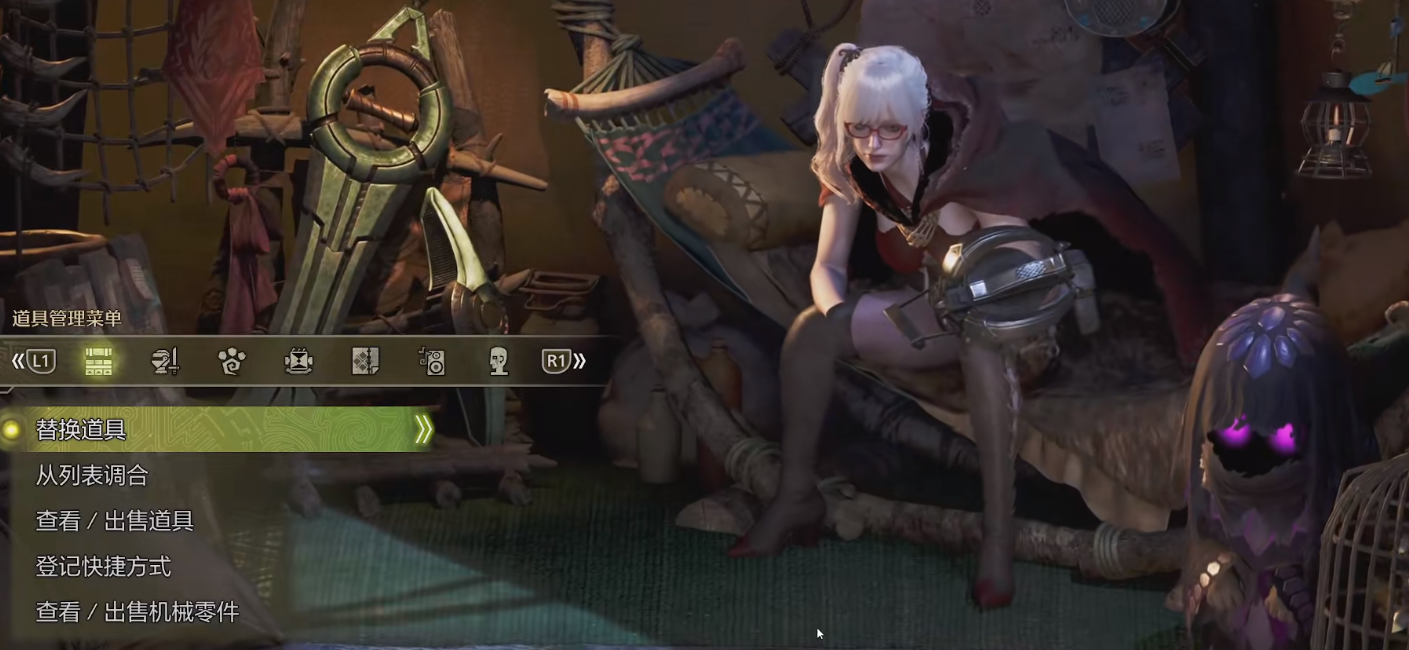Open the speaker and music note tab
Screen dimensions: 1409x650
tap(432, 361)
